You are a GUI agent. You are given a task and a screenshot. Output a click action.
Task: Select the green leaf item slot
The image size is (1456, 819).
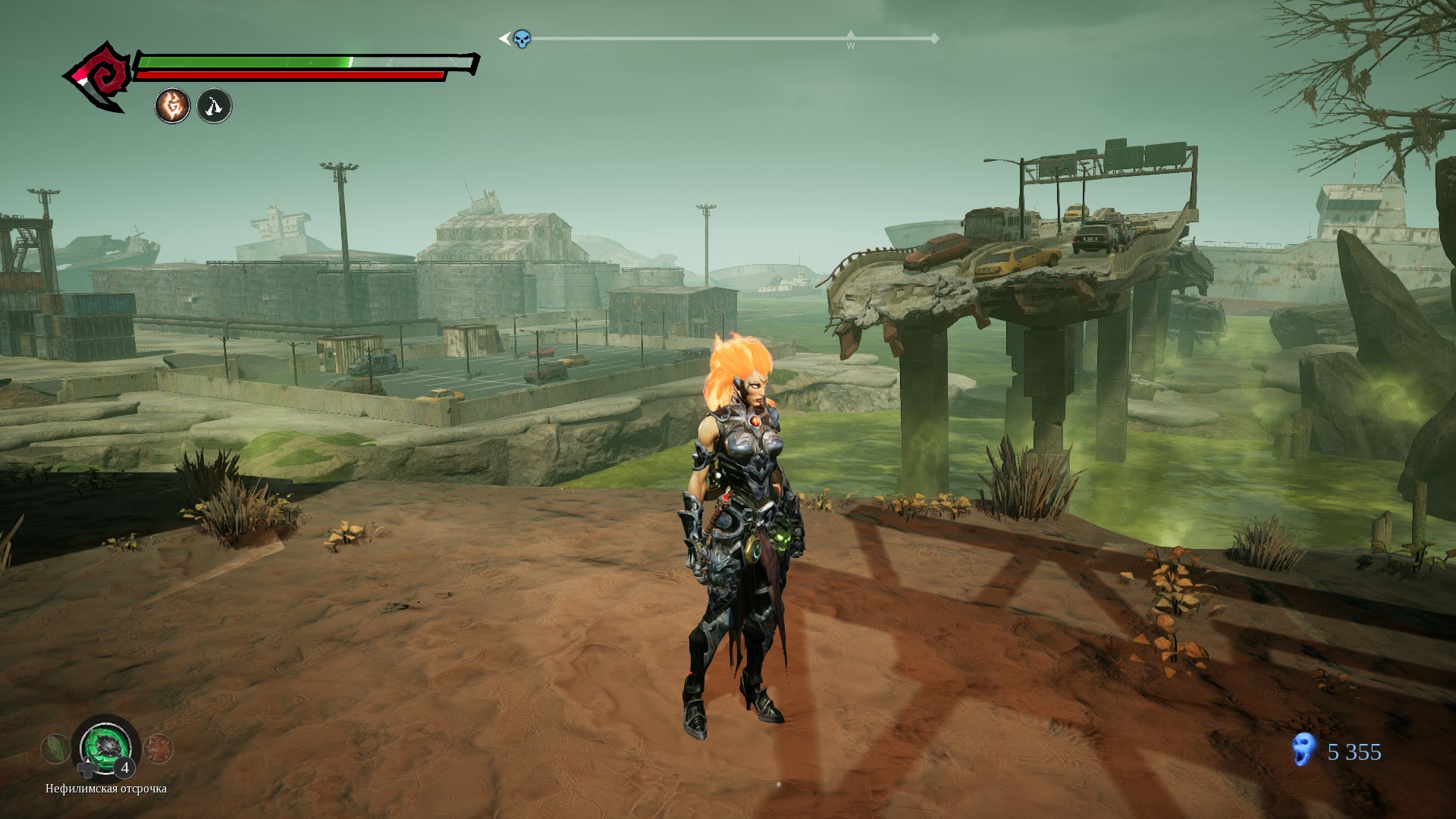[55, 749]
